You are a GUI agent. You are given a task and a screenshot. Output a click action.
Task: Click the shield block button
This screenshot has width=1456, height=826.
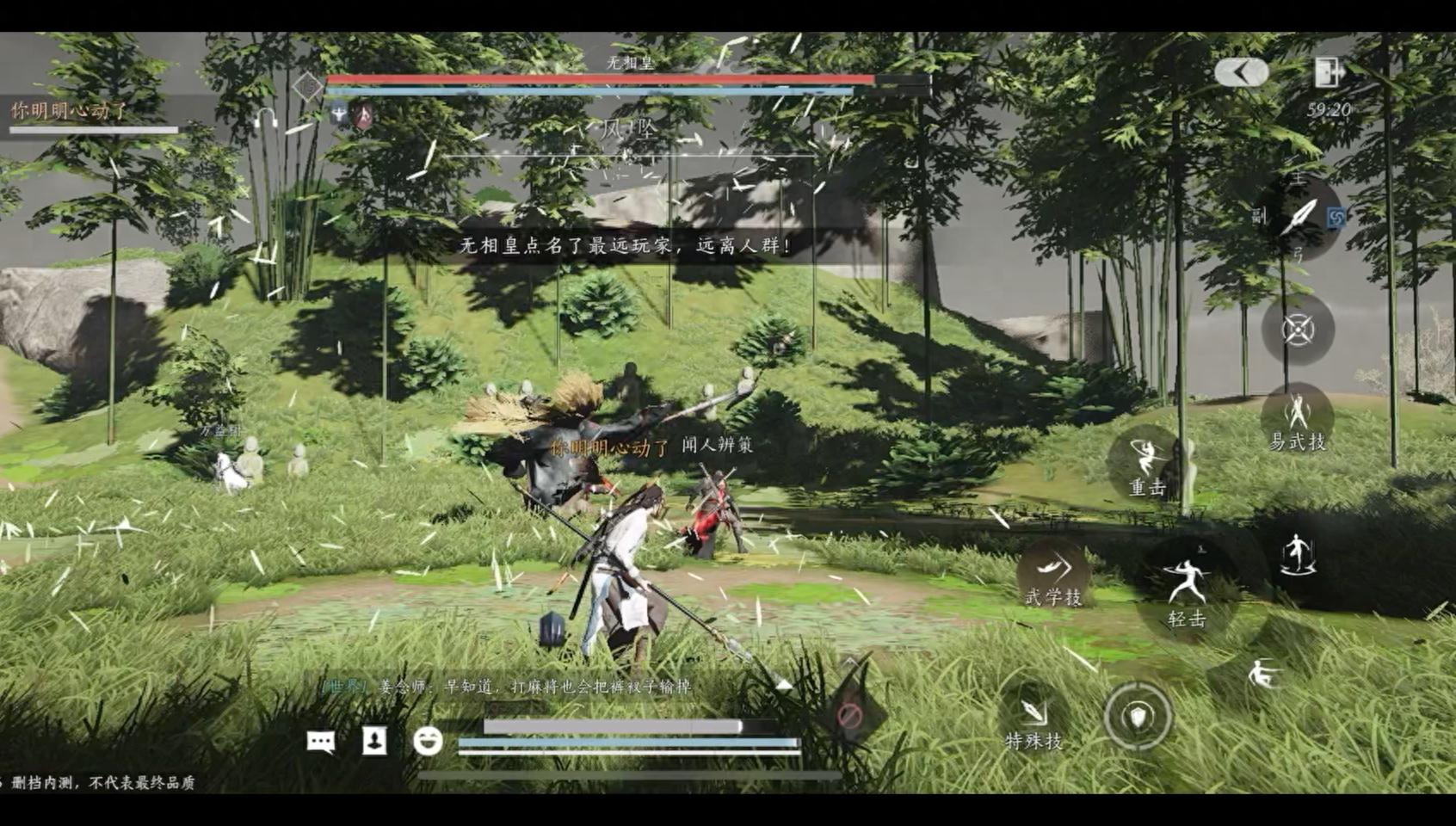click(1138, 715)
